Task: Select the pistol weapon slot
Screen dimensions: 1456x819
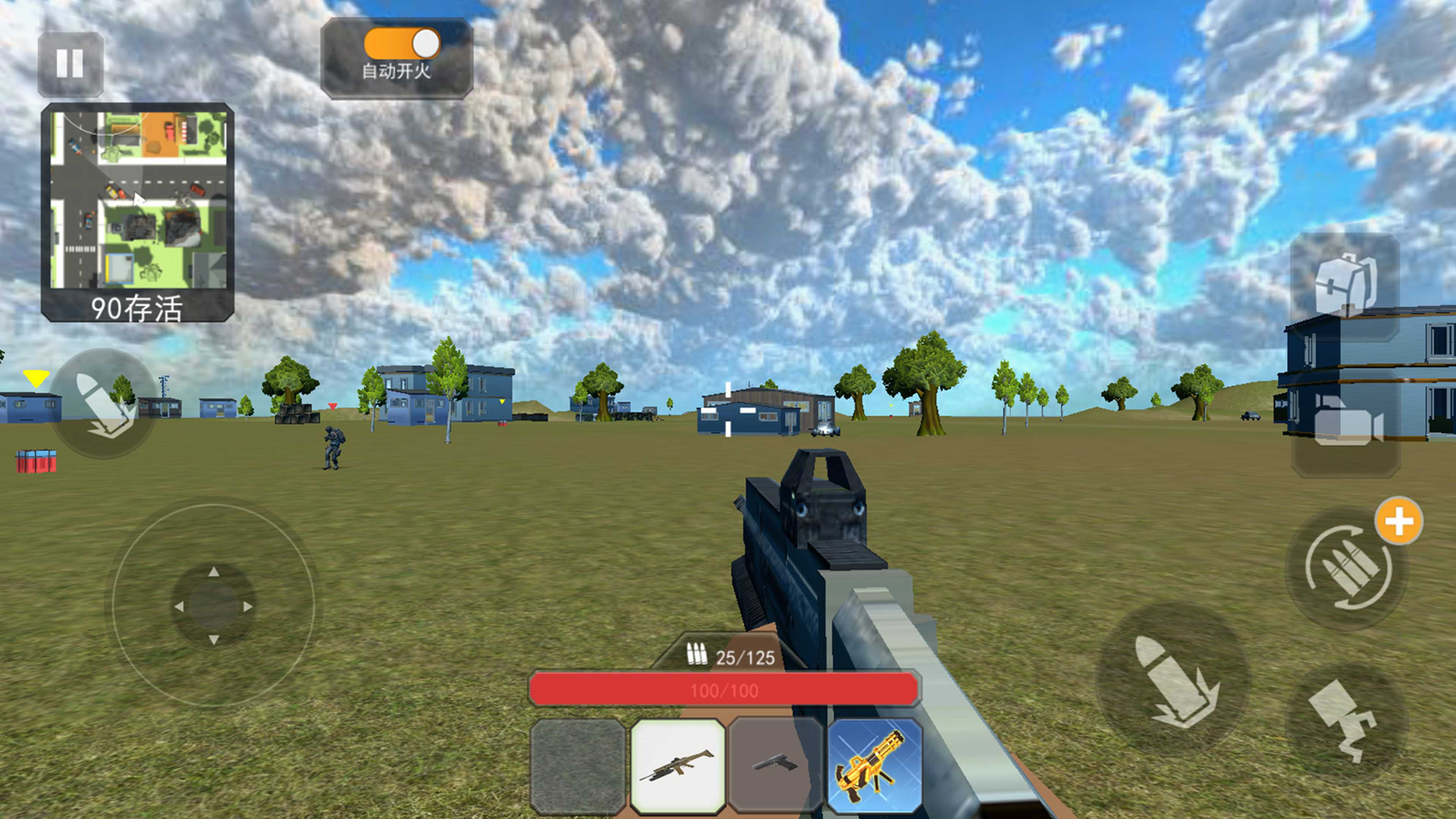Action: pos(775,766)
